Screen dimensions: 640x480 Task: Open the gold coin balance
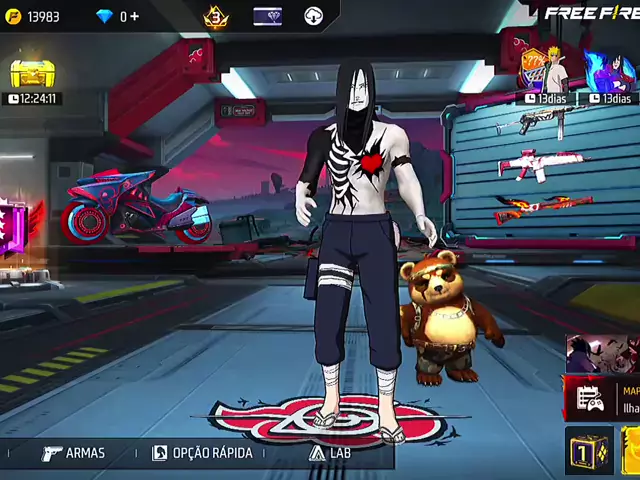pos(35,17)
